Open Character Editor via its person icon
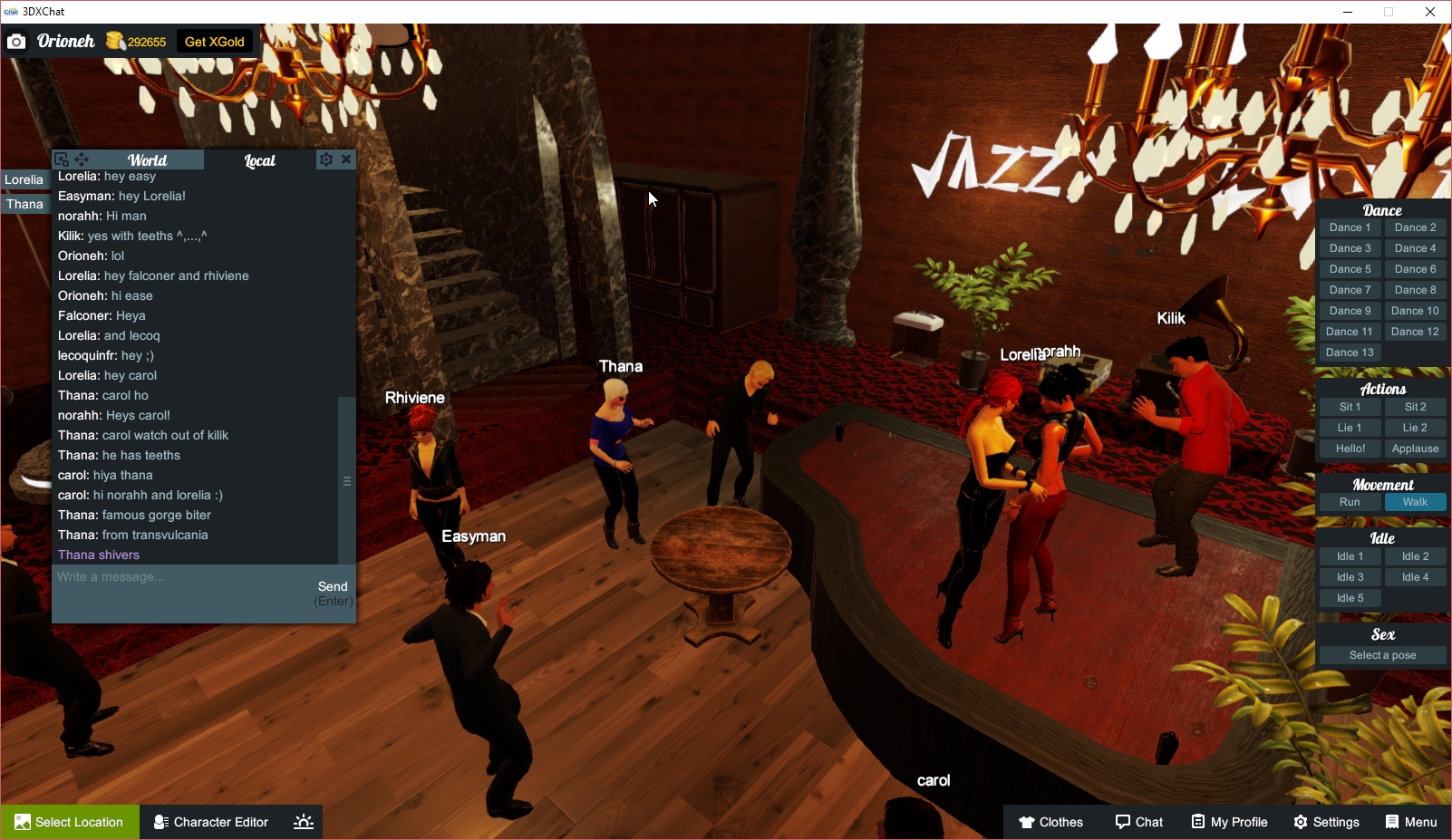The image size is (1452, 840). coord(160,822)
